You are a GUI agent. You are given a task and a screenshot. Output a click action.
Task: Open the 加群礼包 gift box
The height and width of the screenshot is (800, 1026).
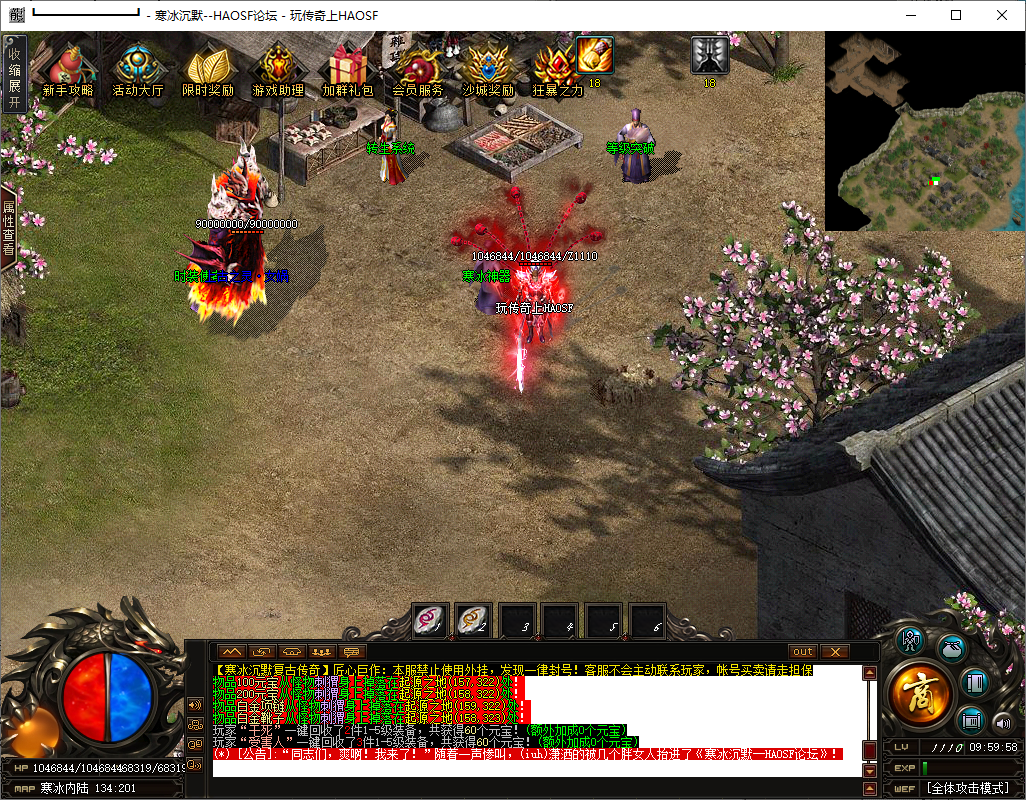(348, 68)
